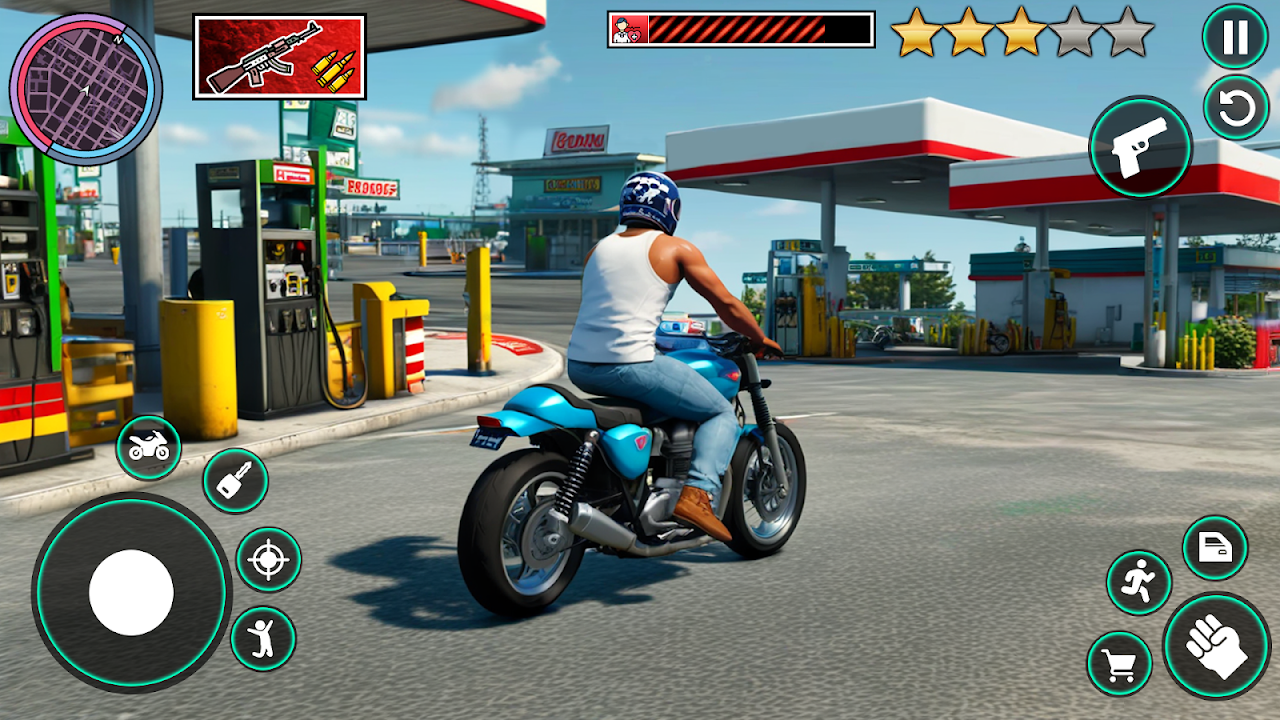Open the circular city minimap
The height and width of the screenshot is (720, 1280).
85,89
